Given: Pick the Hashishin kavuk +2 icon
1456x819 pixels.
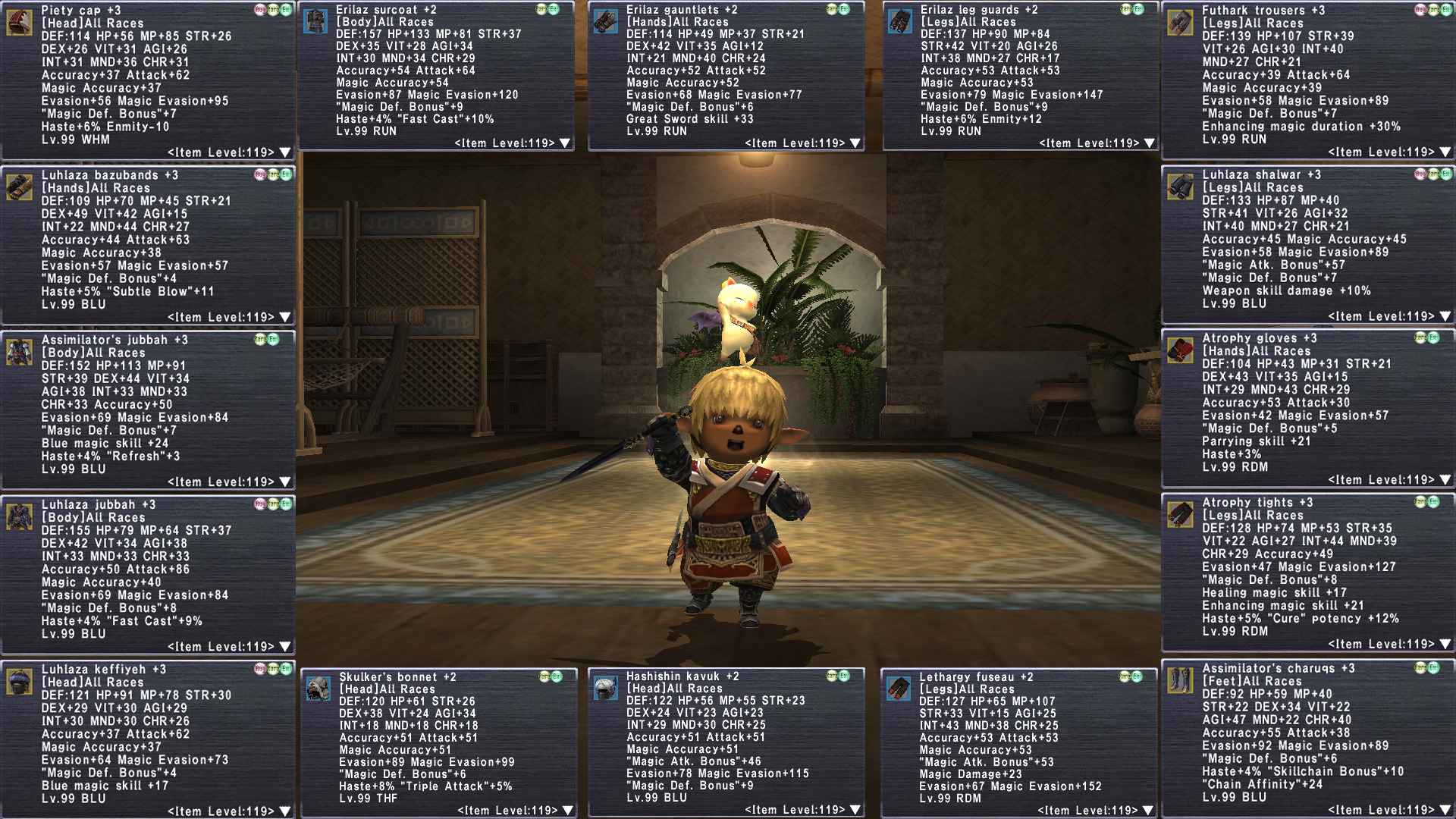Looking at the screenshot, I should 605,688.
